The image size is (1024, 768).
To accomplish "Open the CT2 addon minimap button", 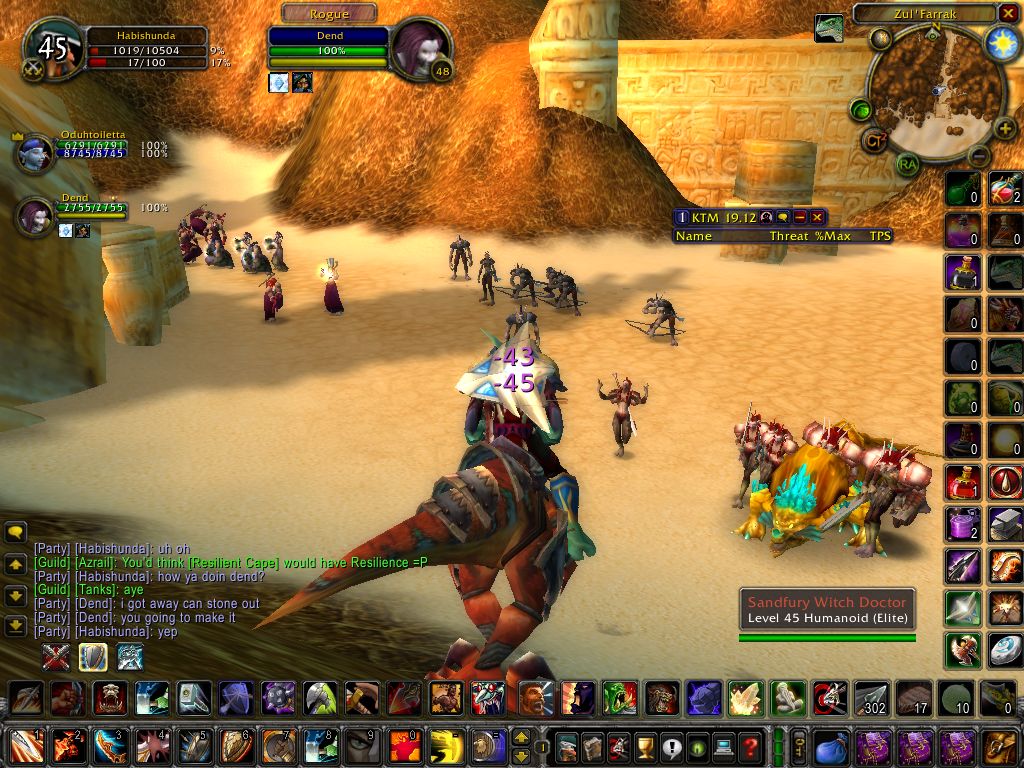I will tap(876, 141).
